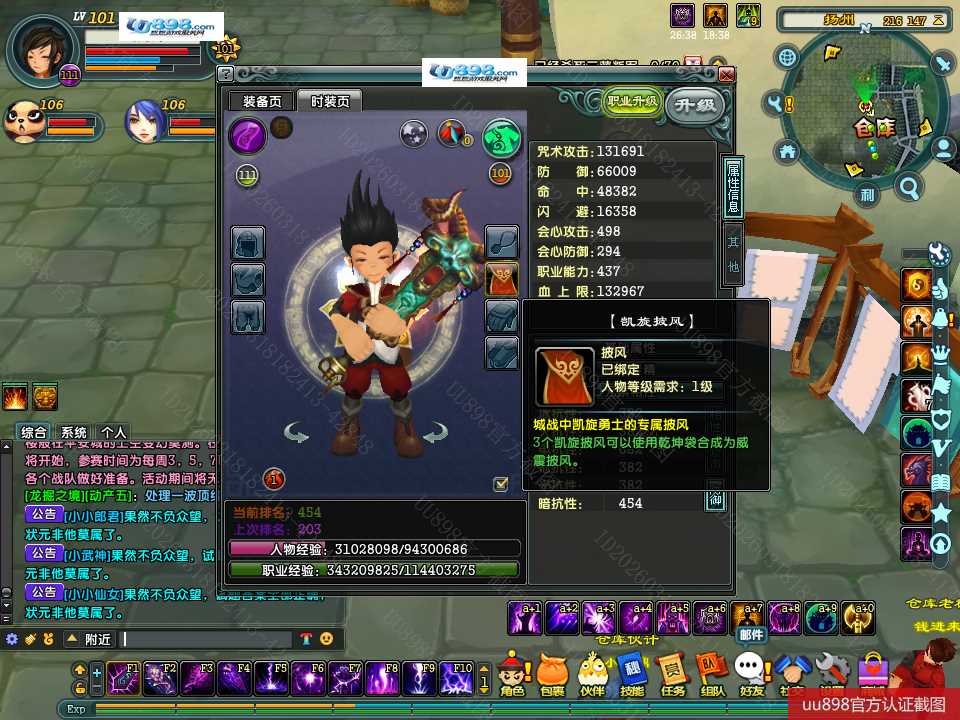The height and width of the screenshot is (720, 960).
Task: Select the red cape fashion slot
Action: coord(502,279)
